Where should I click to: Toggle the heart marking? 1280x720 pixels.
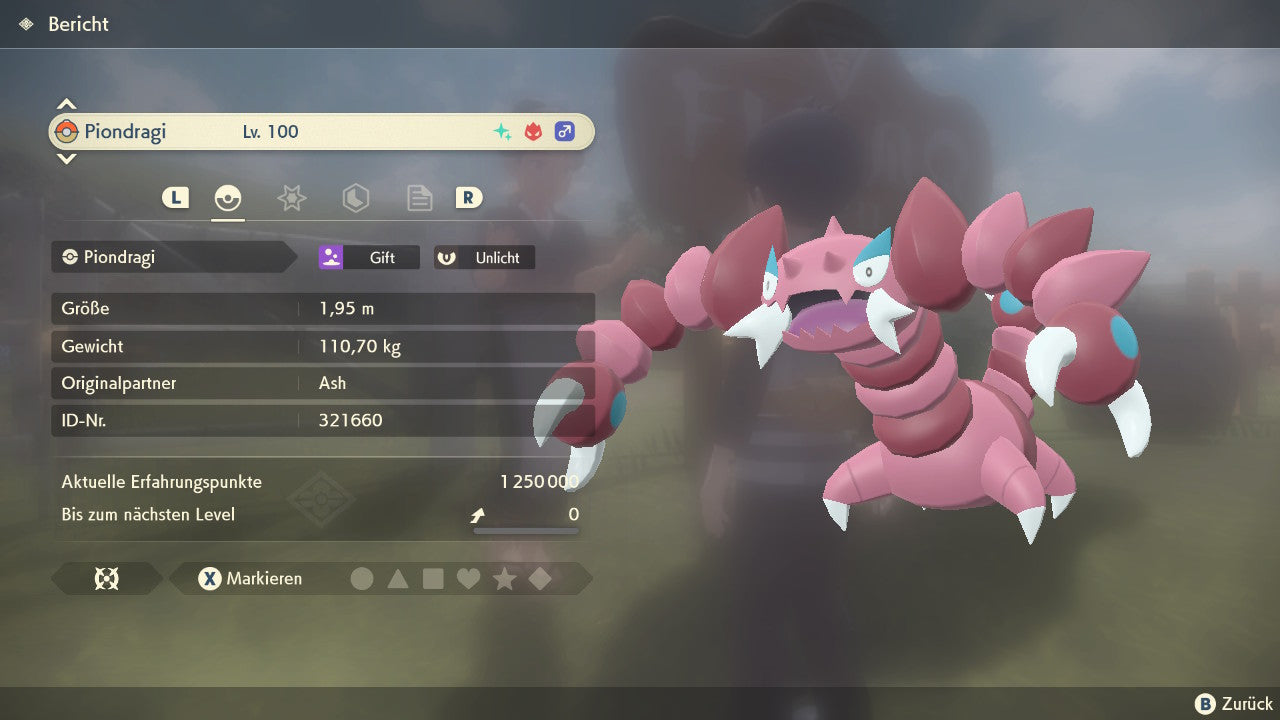[468, 579]
